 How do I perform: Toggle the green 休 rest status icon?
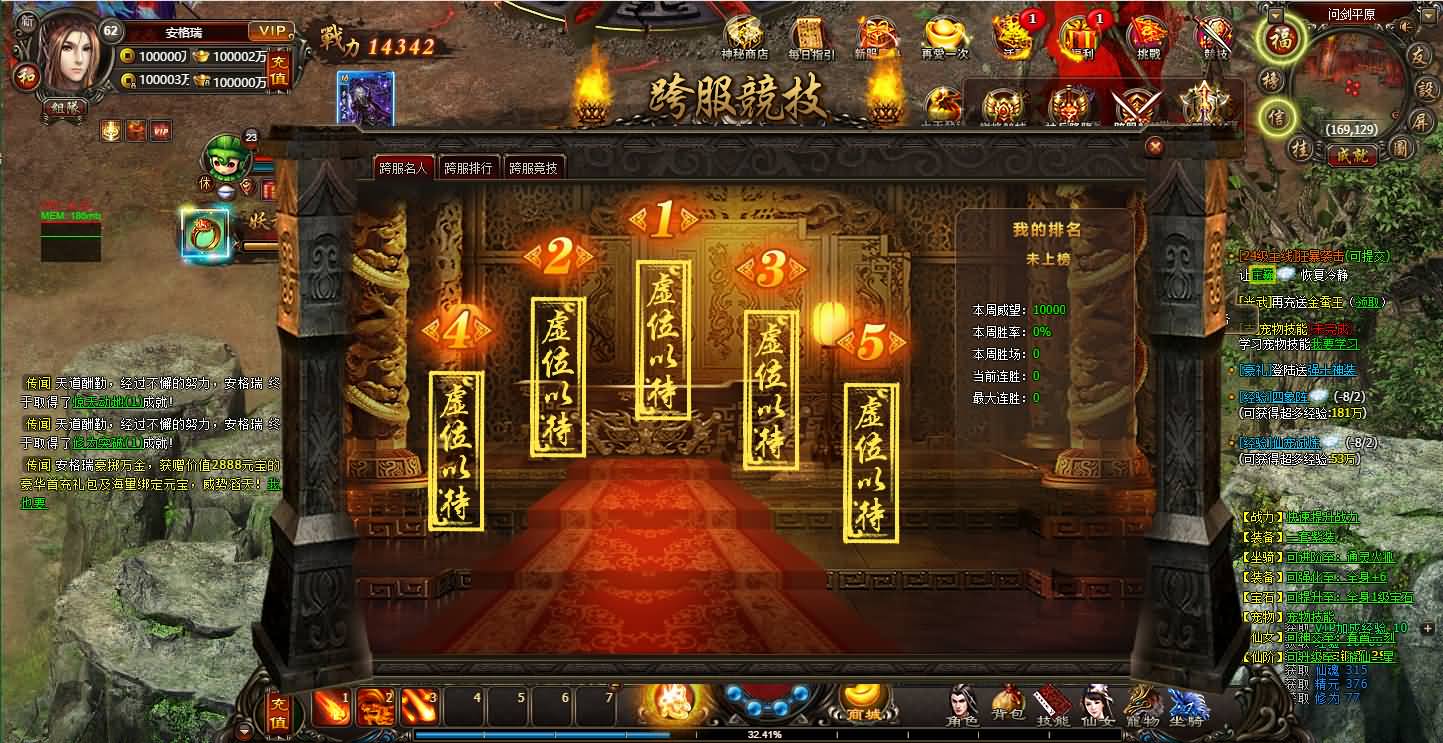(207, 182)
